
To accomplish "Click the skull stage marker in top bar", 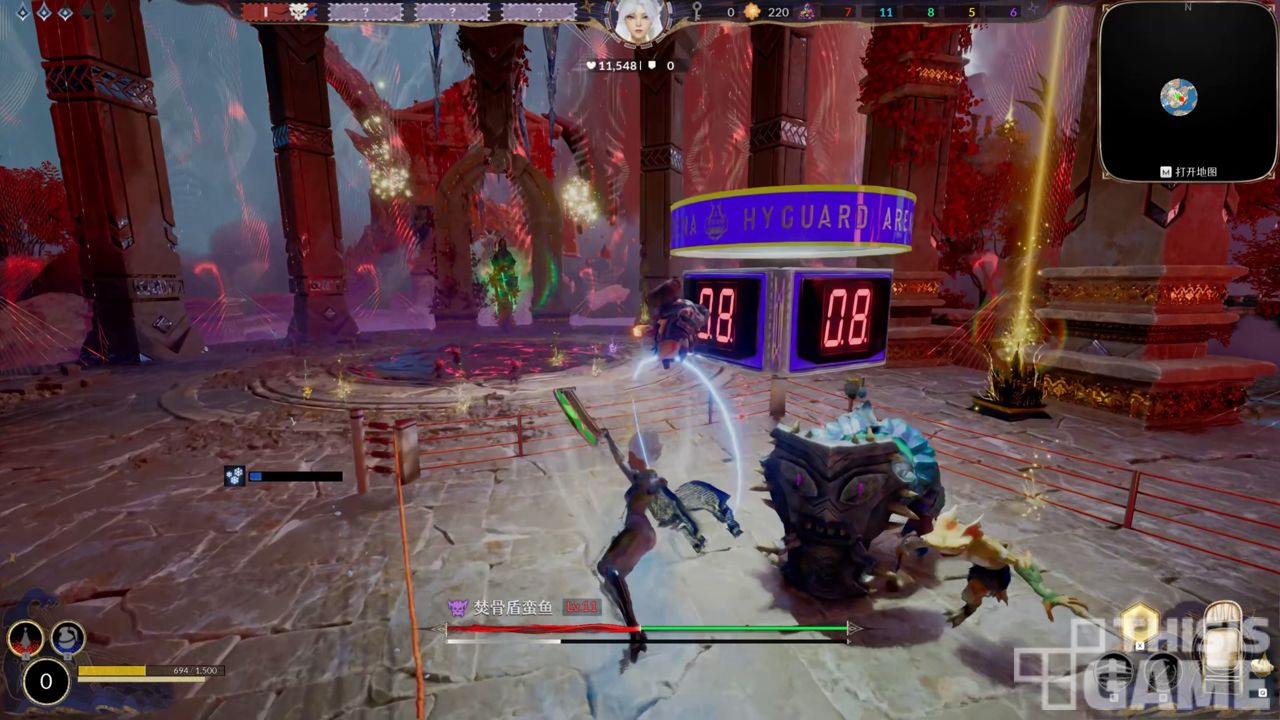I will (x=297, y=12).
